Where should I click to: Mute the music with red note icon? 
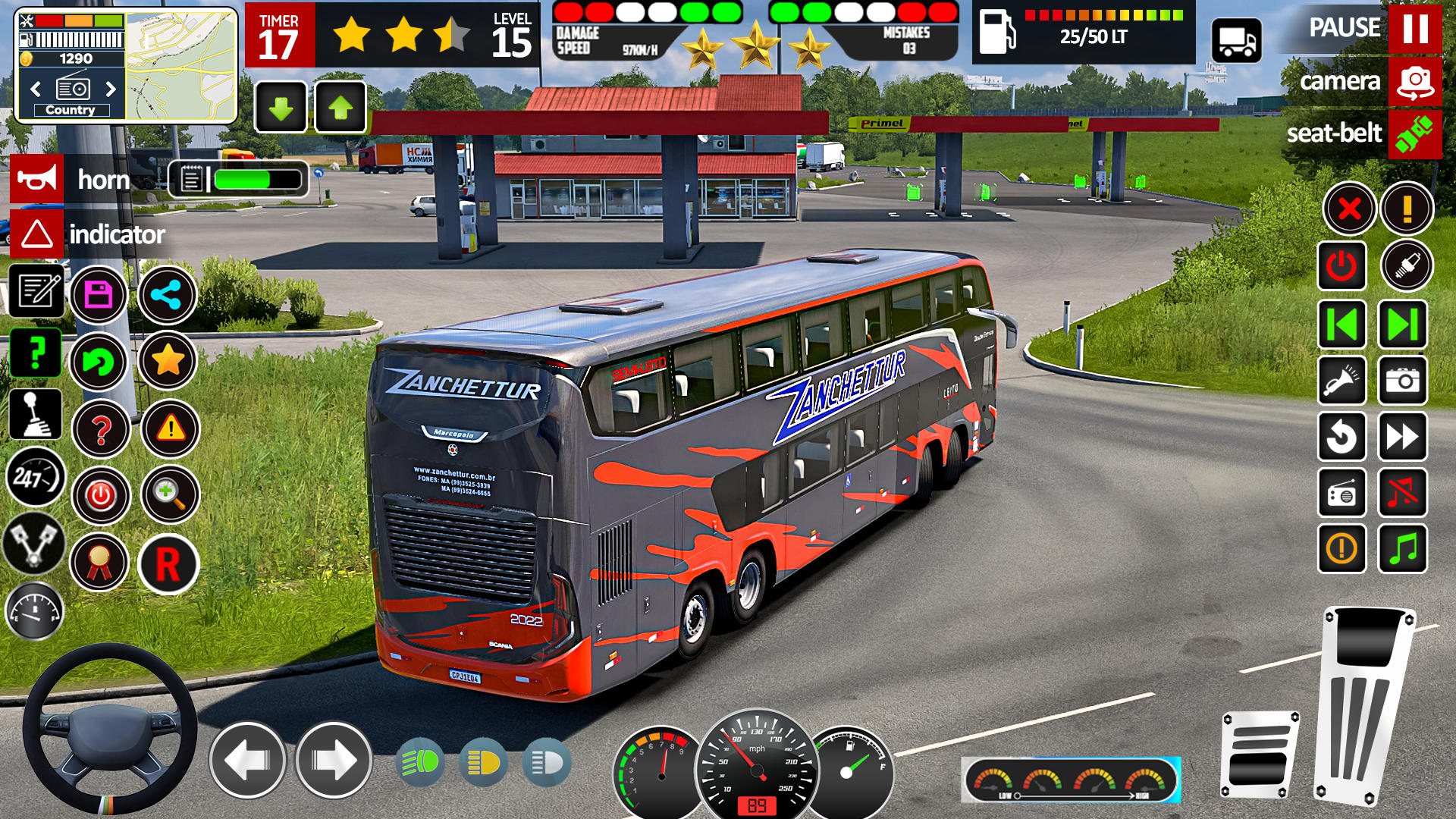(1404, 493)
